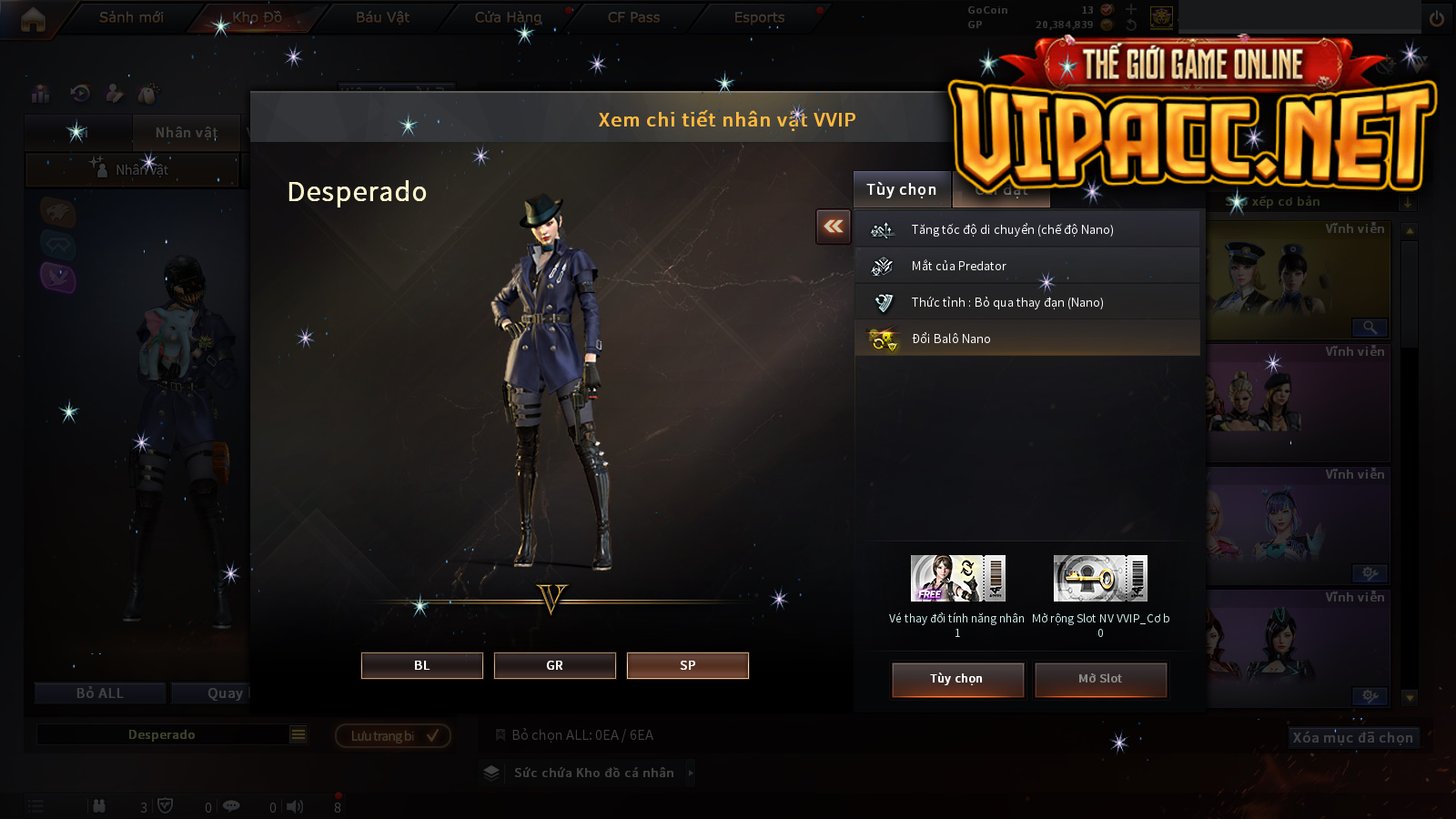Click the VVIP slot expansion key icon
The width and height of the screenshot is (1456, 819).
[x=1100, y=579]
